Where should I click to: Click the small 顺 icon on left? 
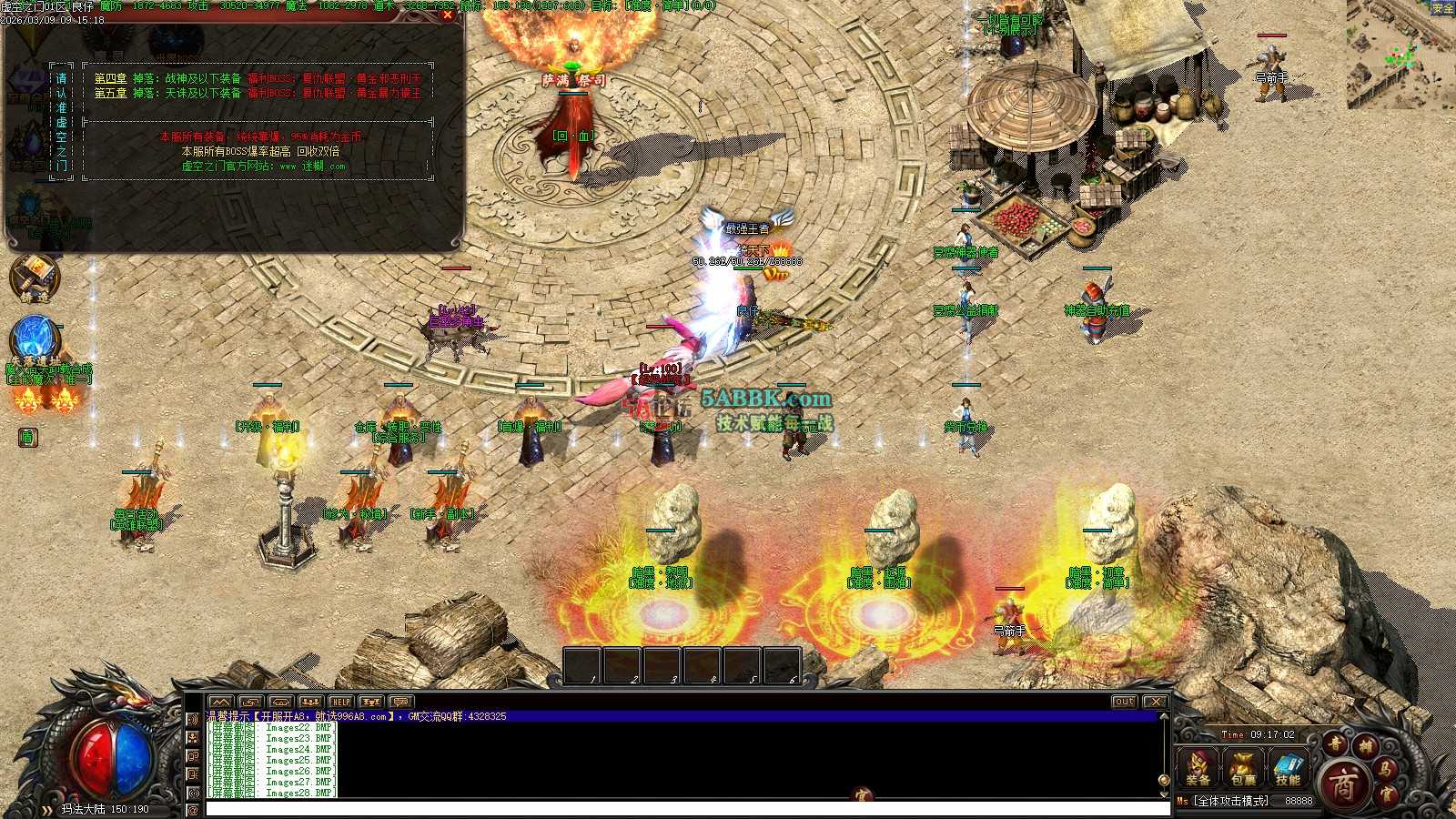point(27,438)
